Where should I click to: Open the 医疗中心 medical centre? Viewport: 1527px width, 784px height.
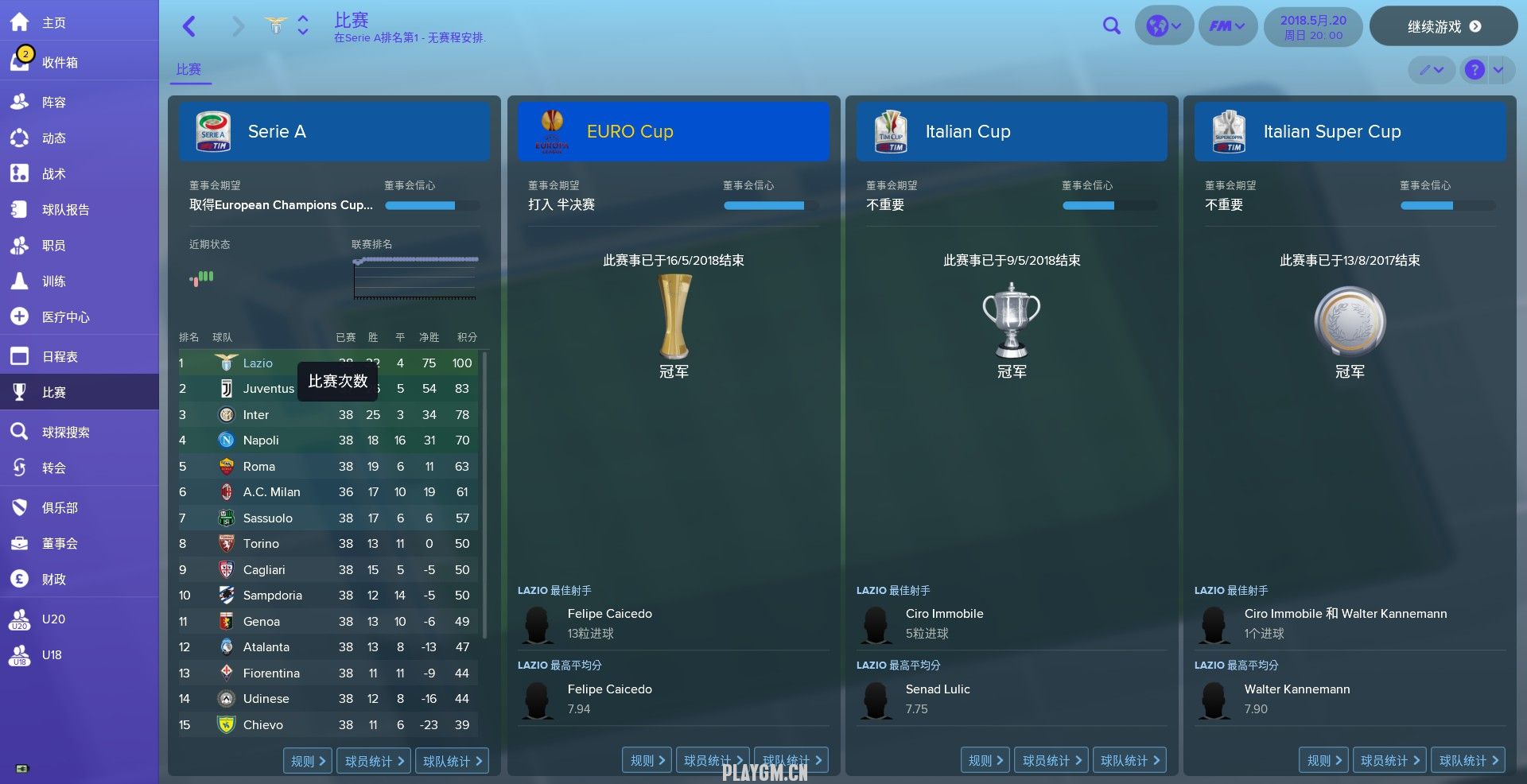click(65, 316)
